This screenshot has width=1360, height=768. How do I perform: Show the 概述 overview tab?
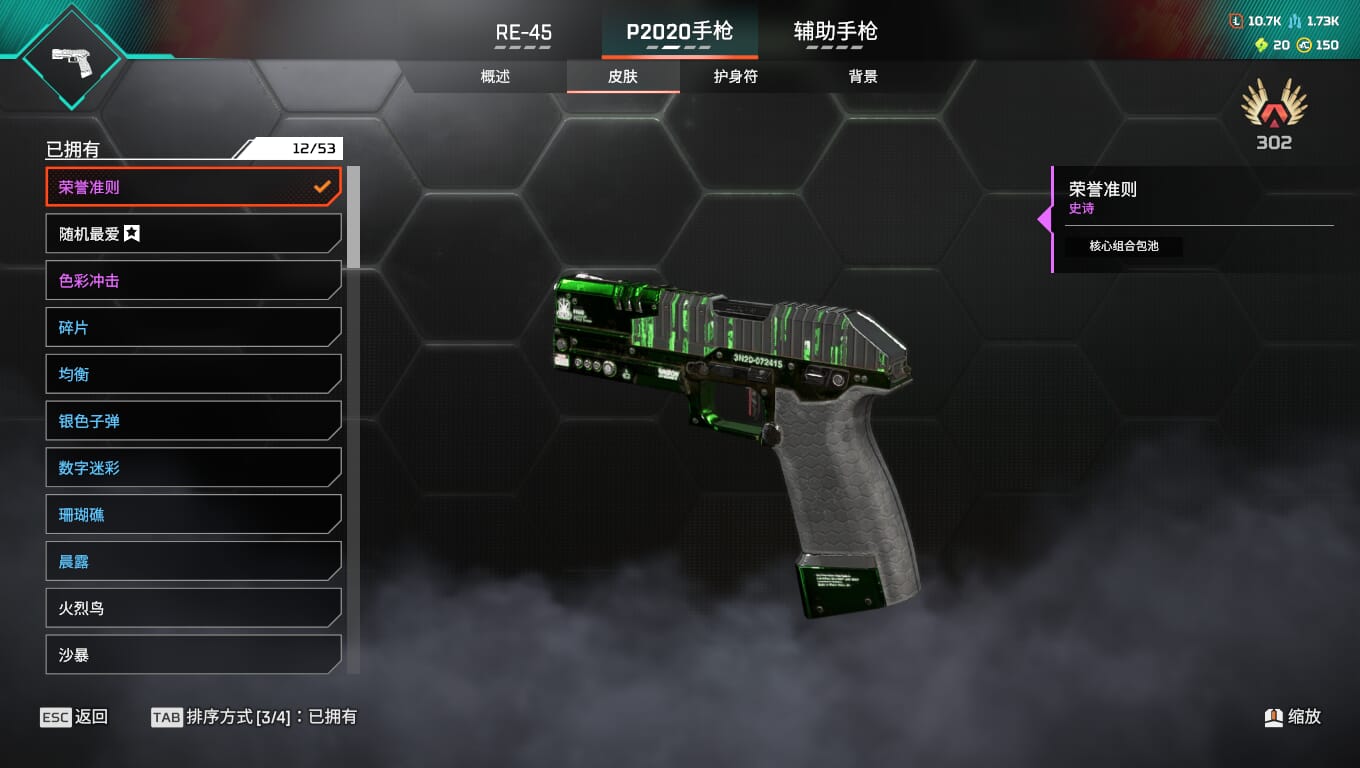[x=495, y=77]
